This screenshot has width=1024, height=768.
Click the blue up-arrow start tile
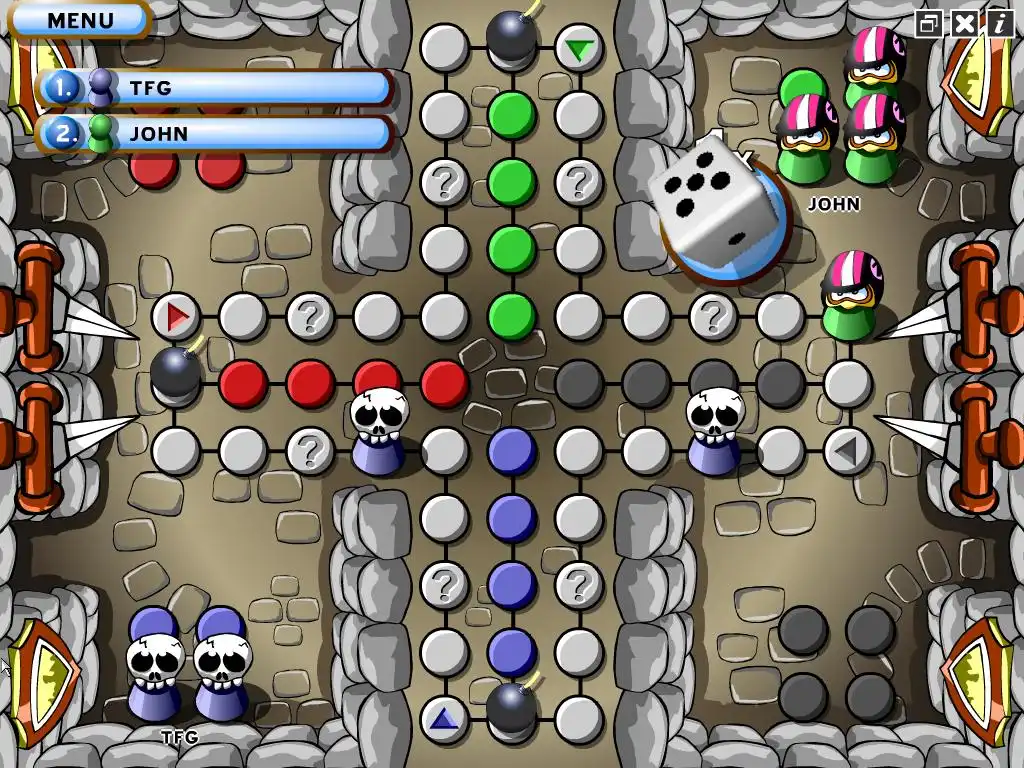[444, 718]
